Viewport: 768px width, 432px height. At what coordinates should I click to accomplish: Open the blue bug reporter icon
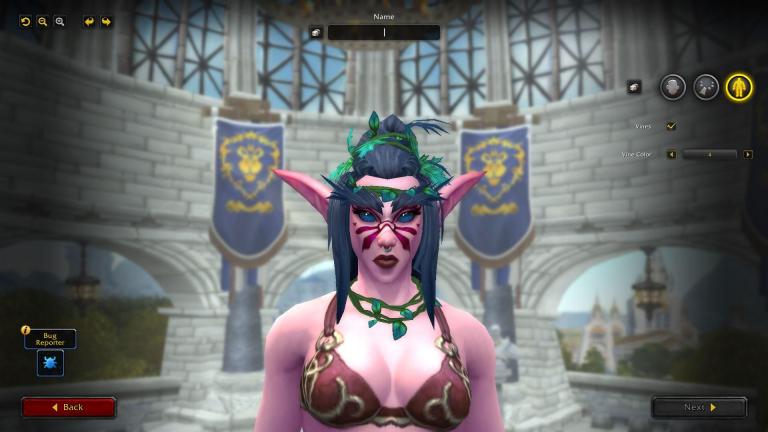(50, 363)
